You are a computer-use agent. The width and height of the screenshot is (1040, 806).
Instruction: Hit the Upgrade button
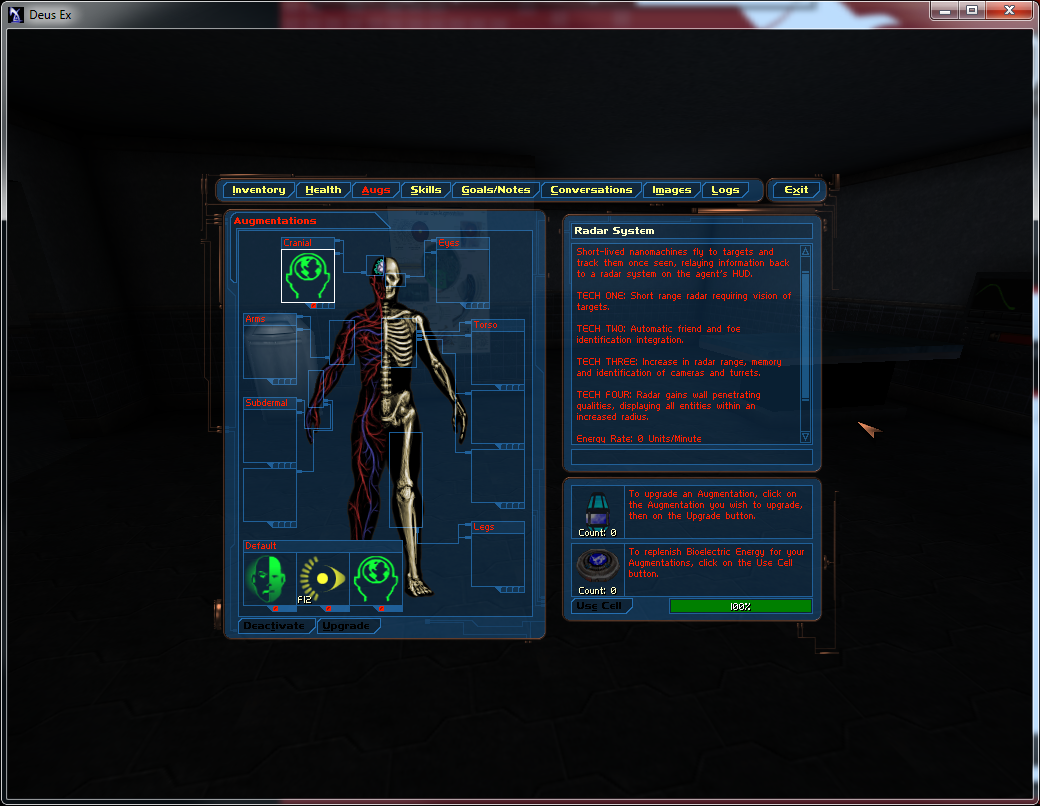coord(347,626)
